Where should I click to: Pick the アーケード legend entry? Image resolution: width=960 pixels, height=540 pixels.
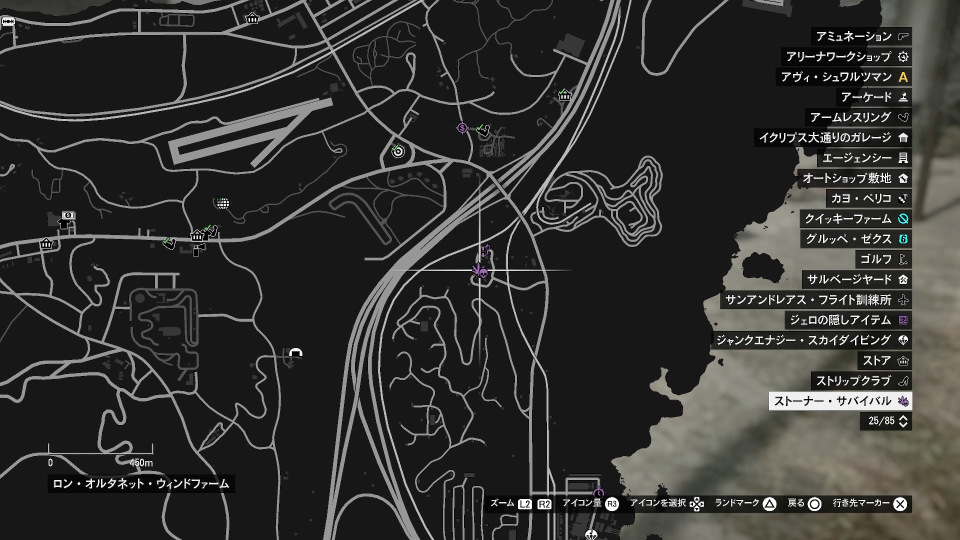873,97
